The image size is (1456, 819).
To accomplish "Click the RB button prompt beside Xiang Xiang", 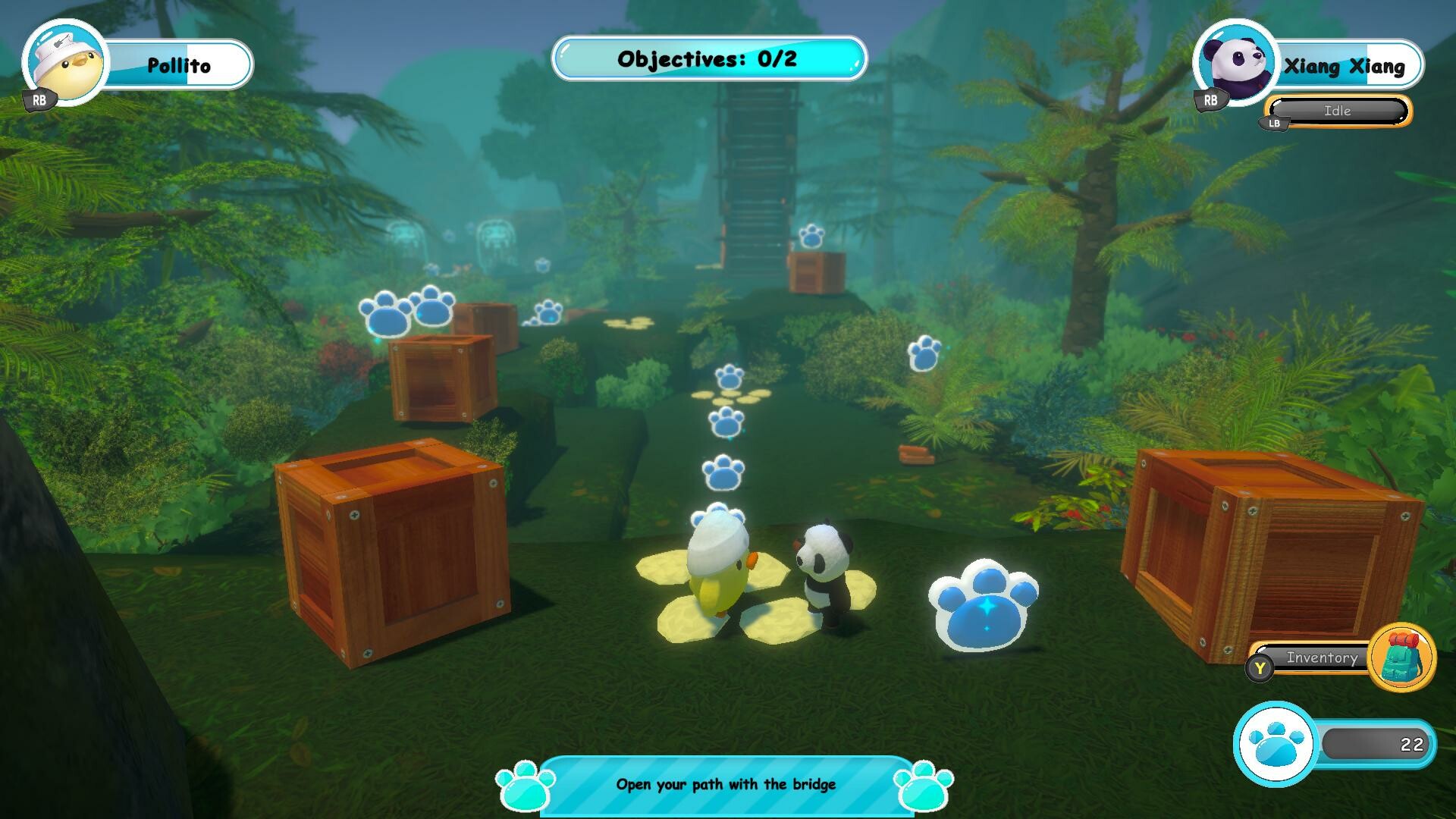I will [x=1210, y=99].
